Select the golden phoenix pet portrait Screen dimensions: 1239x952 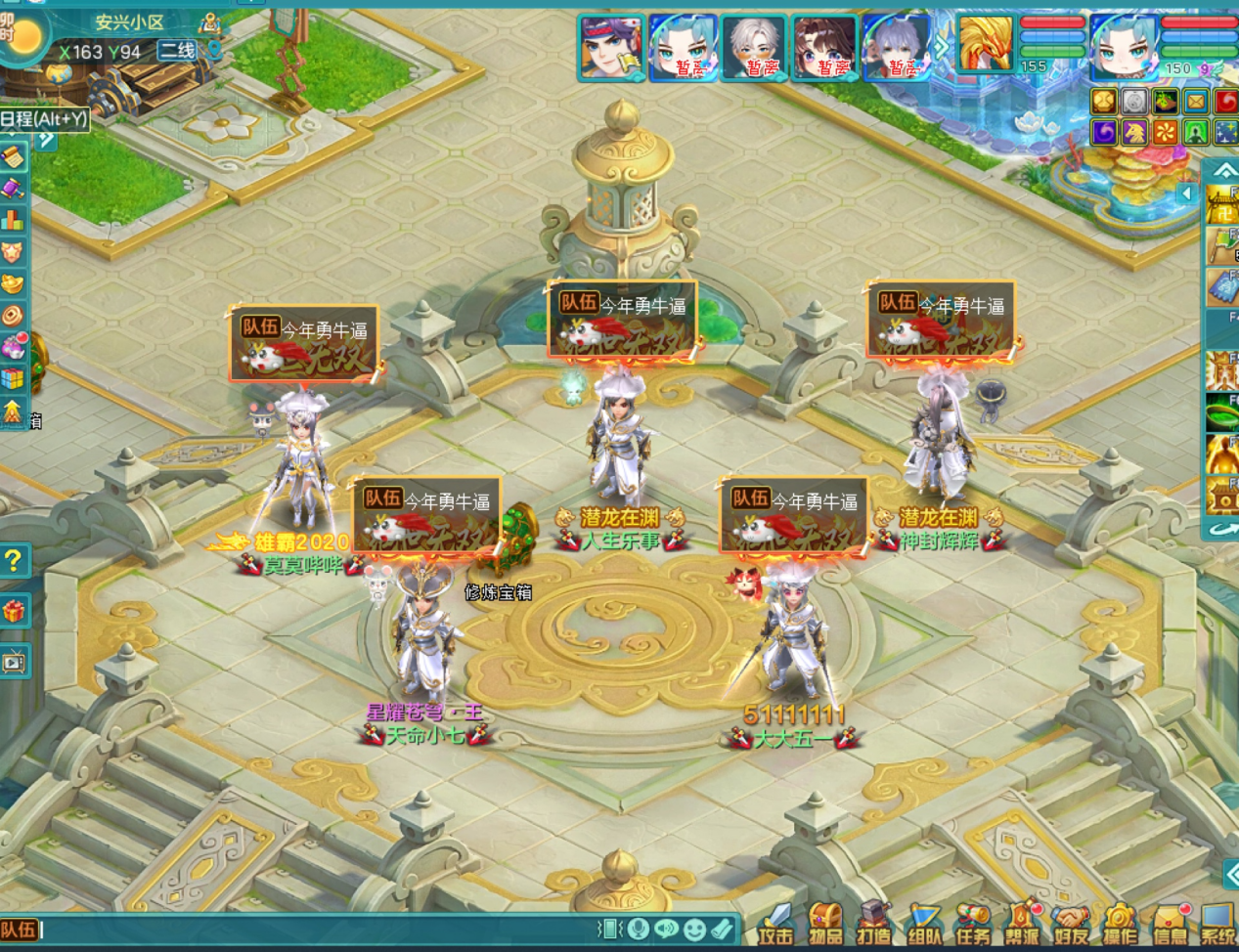point(985,45)
